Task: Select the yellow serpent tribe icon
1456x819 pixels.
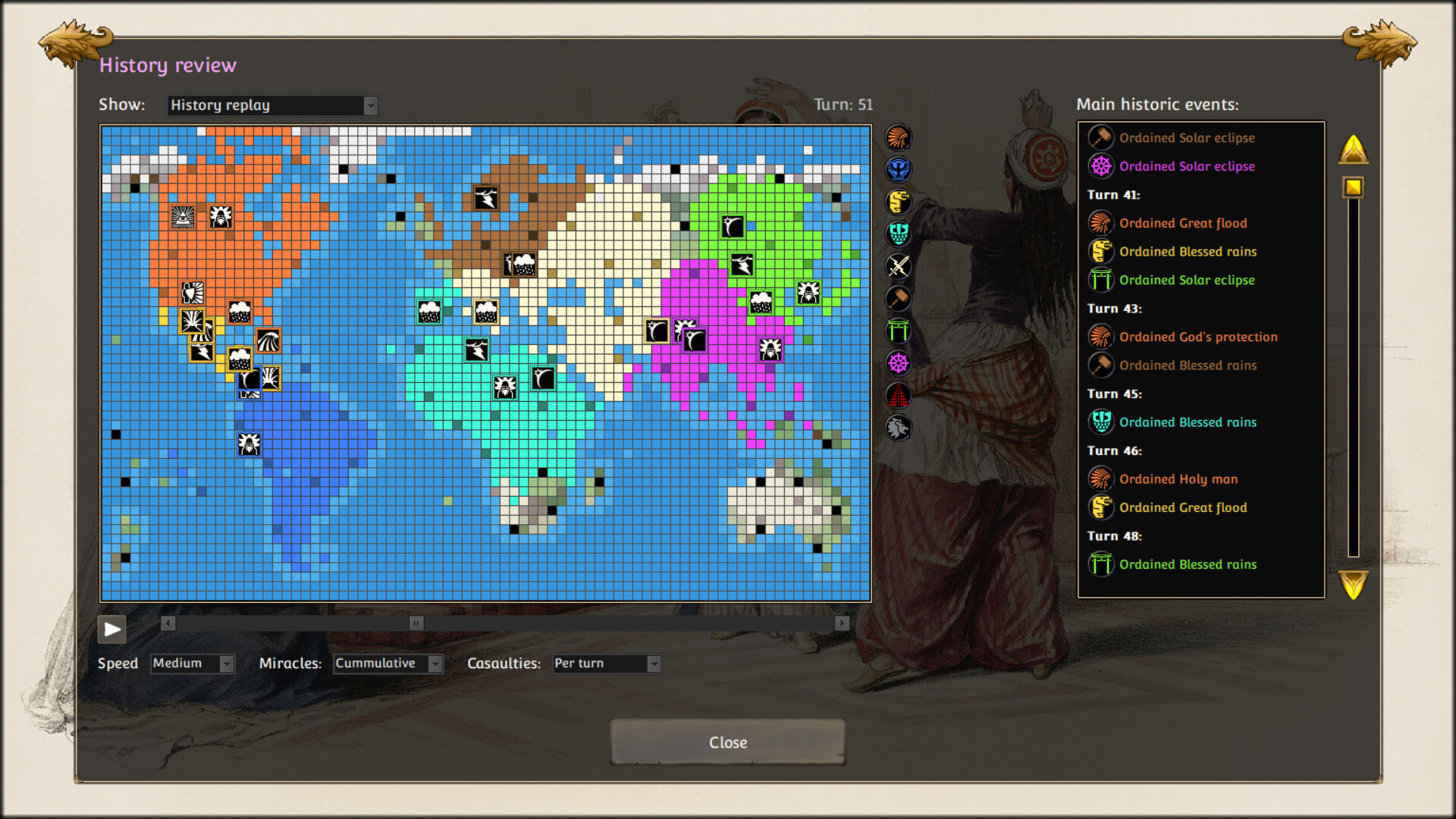Action: click(898, 202)
